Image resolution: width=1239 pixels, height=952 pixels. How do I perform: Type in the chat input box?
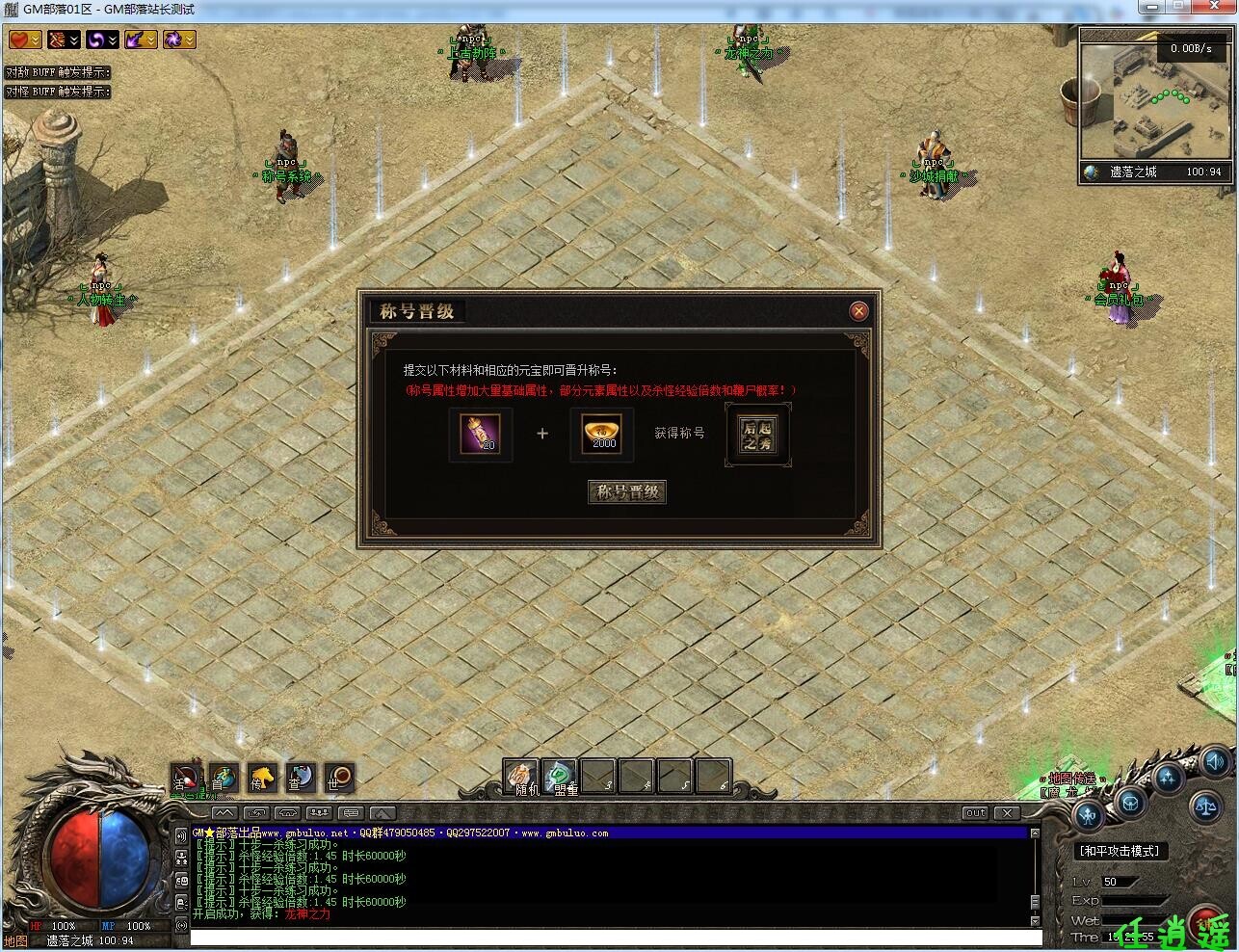(x=615, y=938)
